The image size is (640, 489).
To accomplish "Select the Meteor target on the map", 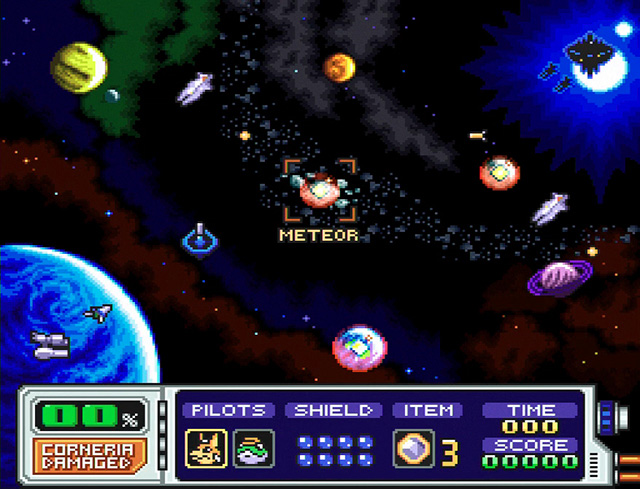I will (320, 188).
